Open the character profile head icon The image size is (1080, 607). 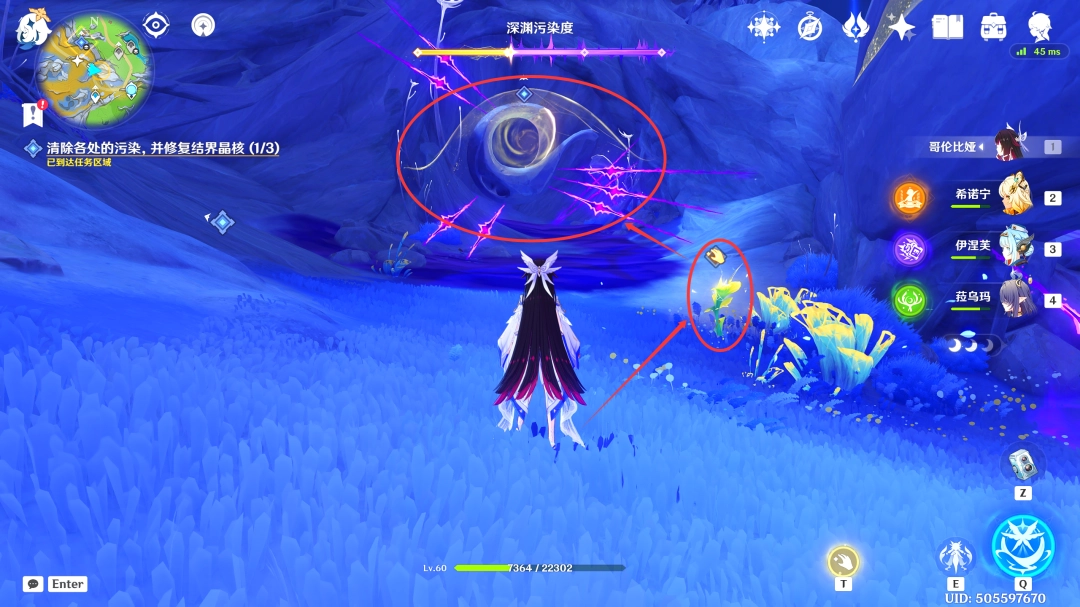1040,26
